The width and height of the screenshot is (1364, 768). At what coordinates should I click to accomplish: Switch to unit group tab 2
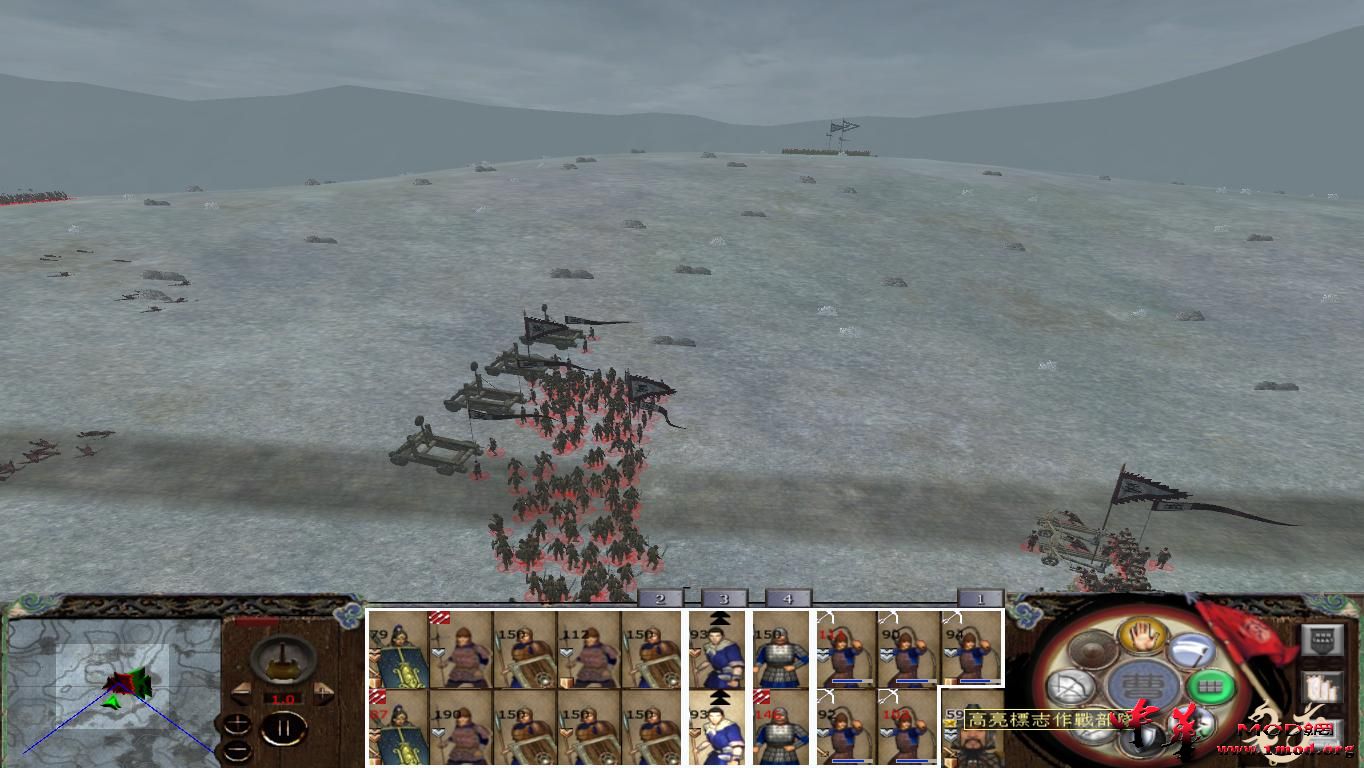point(659,598)
